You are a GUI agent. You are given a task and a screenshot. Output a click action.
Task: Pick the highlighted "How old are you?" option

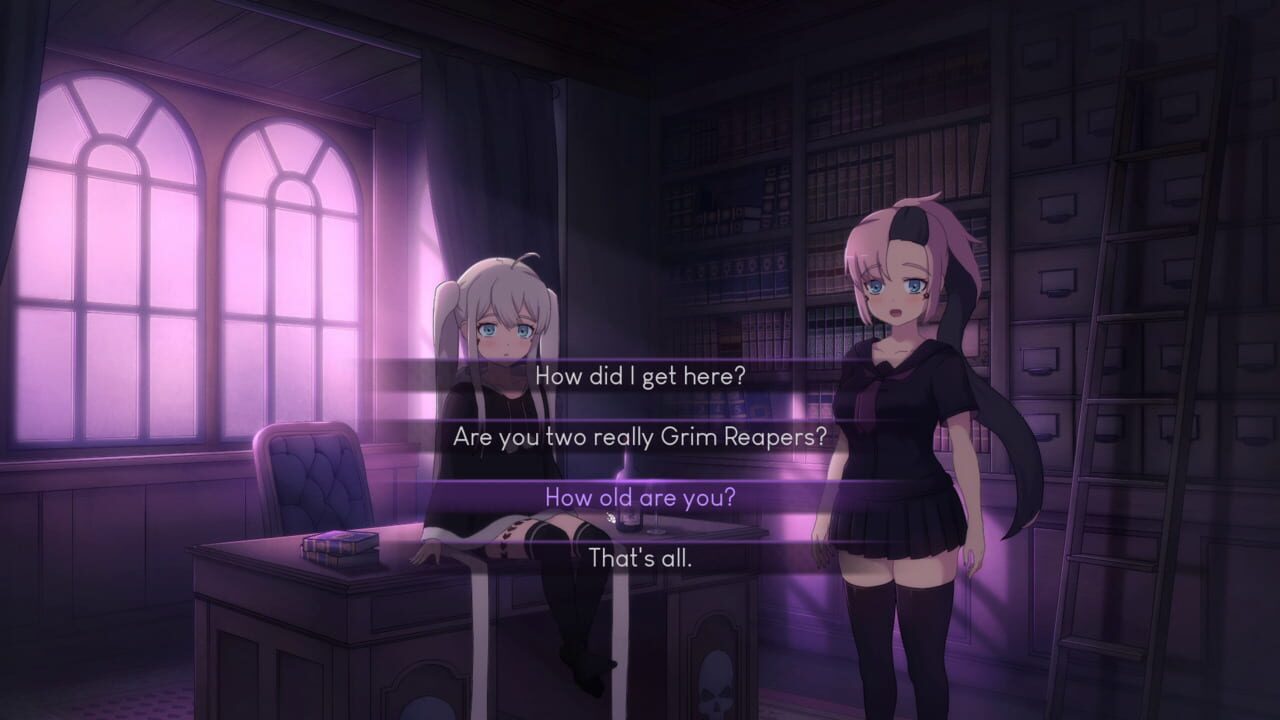(x=640, y=495)
